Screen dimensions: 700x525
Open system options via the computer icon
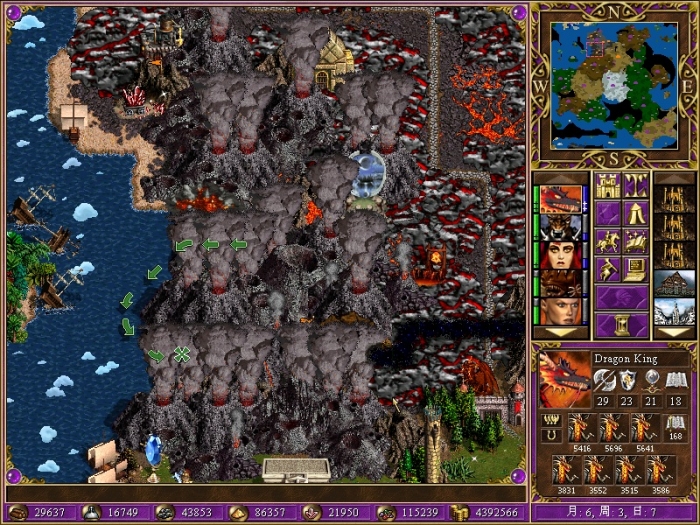coord(636,269)
